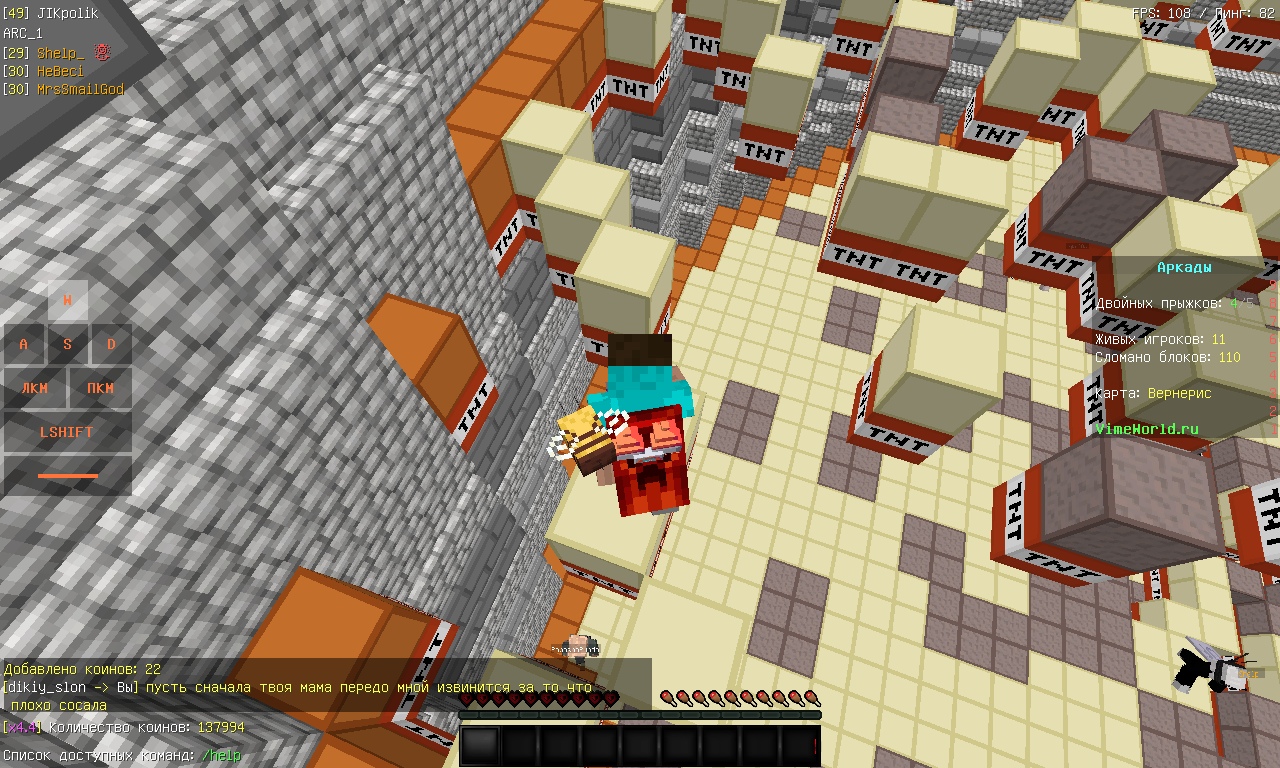Image resolution: width=1280 pixels, height=768 pixels.
Task: Click the A key on keystrokes overlay
Action: pyautogui.click(x=22, y=343)
